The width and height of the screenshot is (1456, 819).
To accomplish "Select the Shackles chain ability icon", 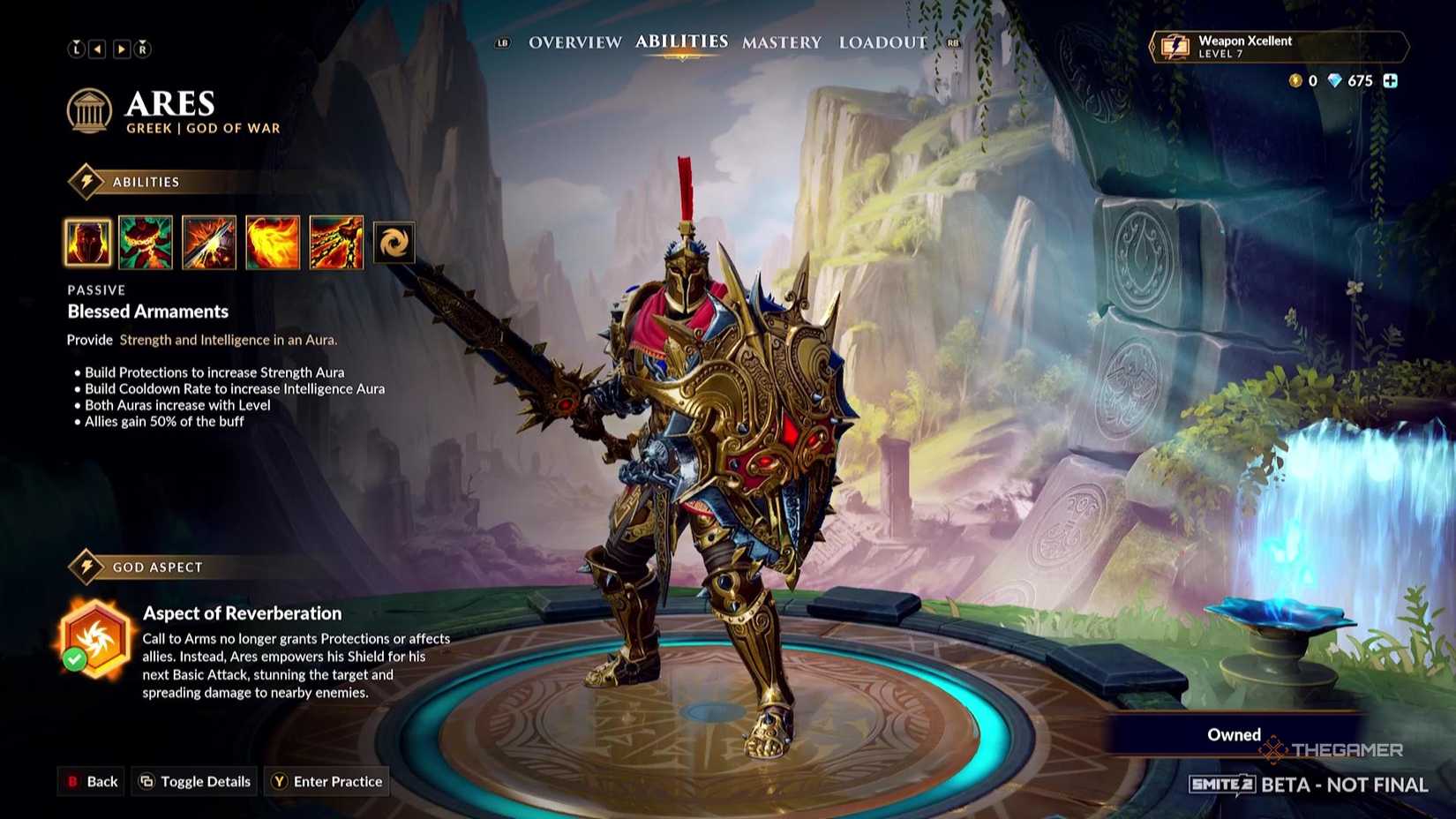I will (x=146, y=243).
